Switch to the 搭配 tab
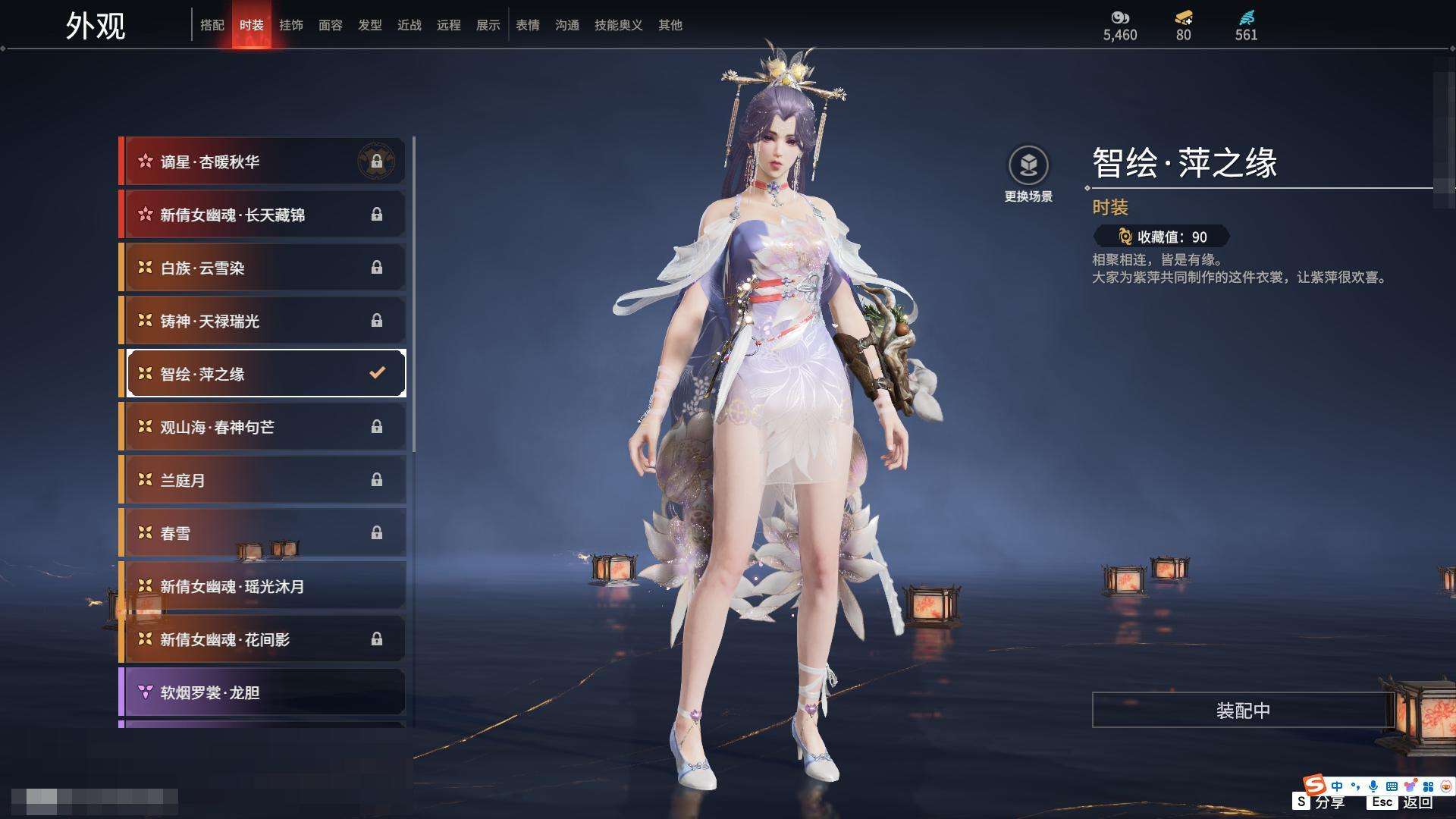Screen dimensions: 1456x819 pos(212,25)
